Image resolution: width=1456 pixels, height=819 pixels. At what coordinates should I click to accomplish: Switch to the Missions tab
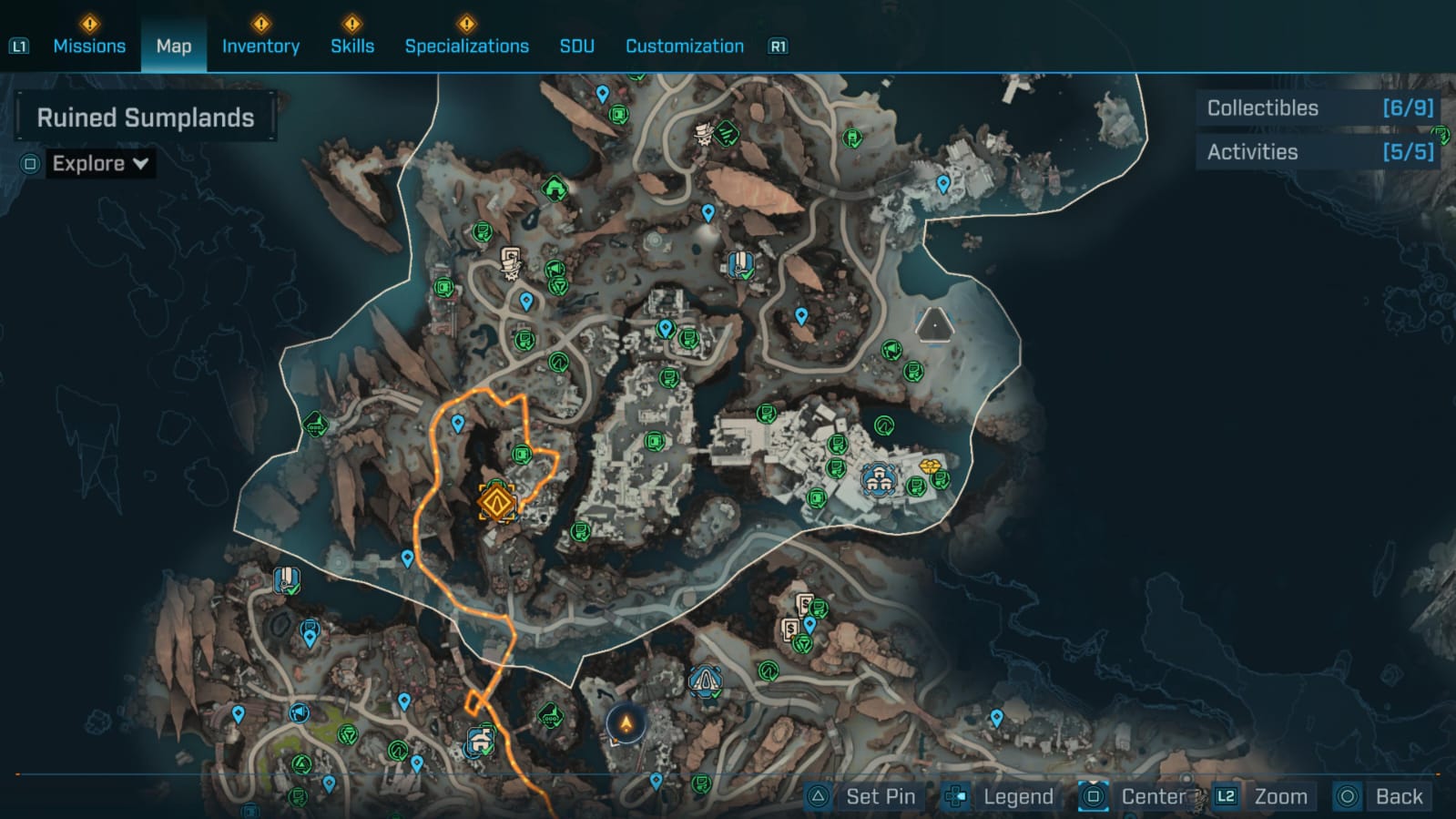(x=89, y=46)
